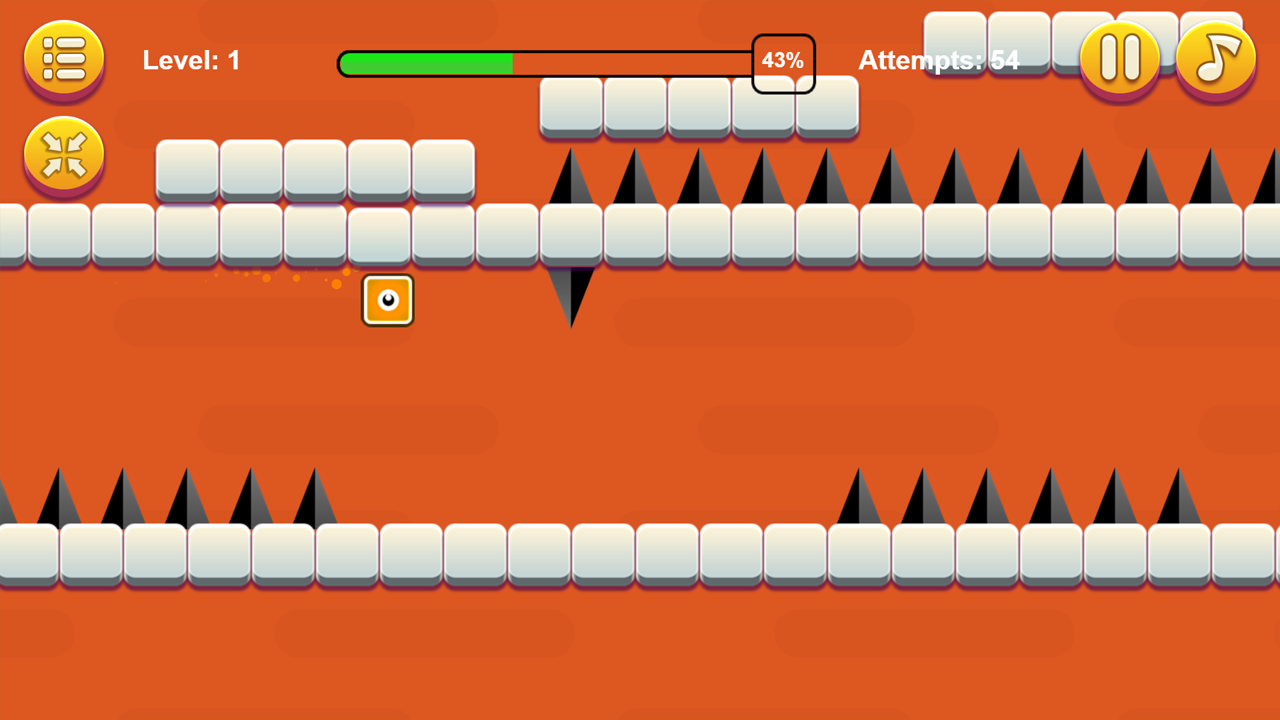The width and height of the screenshot is (1280, 720).
Task: Click the Attempts: 54 counter
Action: pos(938,60)
